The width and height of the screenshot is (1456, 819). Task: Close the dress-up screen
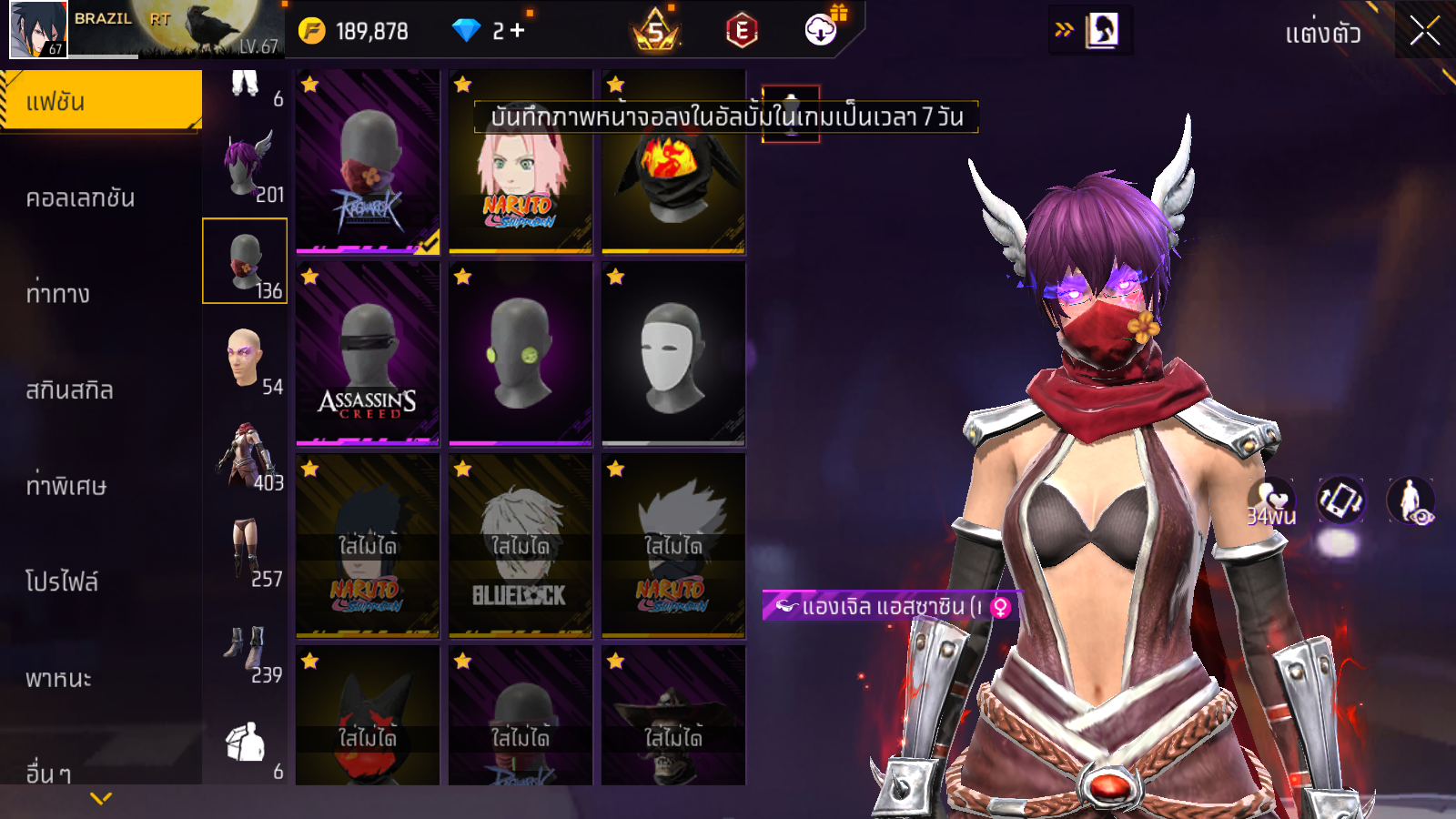pyautogui.click(x=1424, y=32)
